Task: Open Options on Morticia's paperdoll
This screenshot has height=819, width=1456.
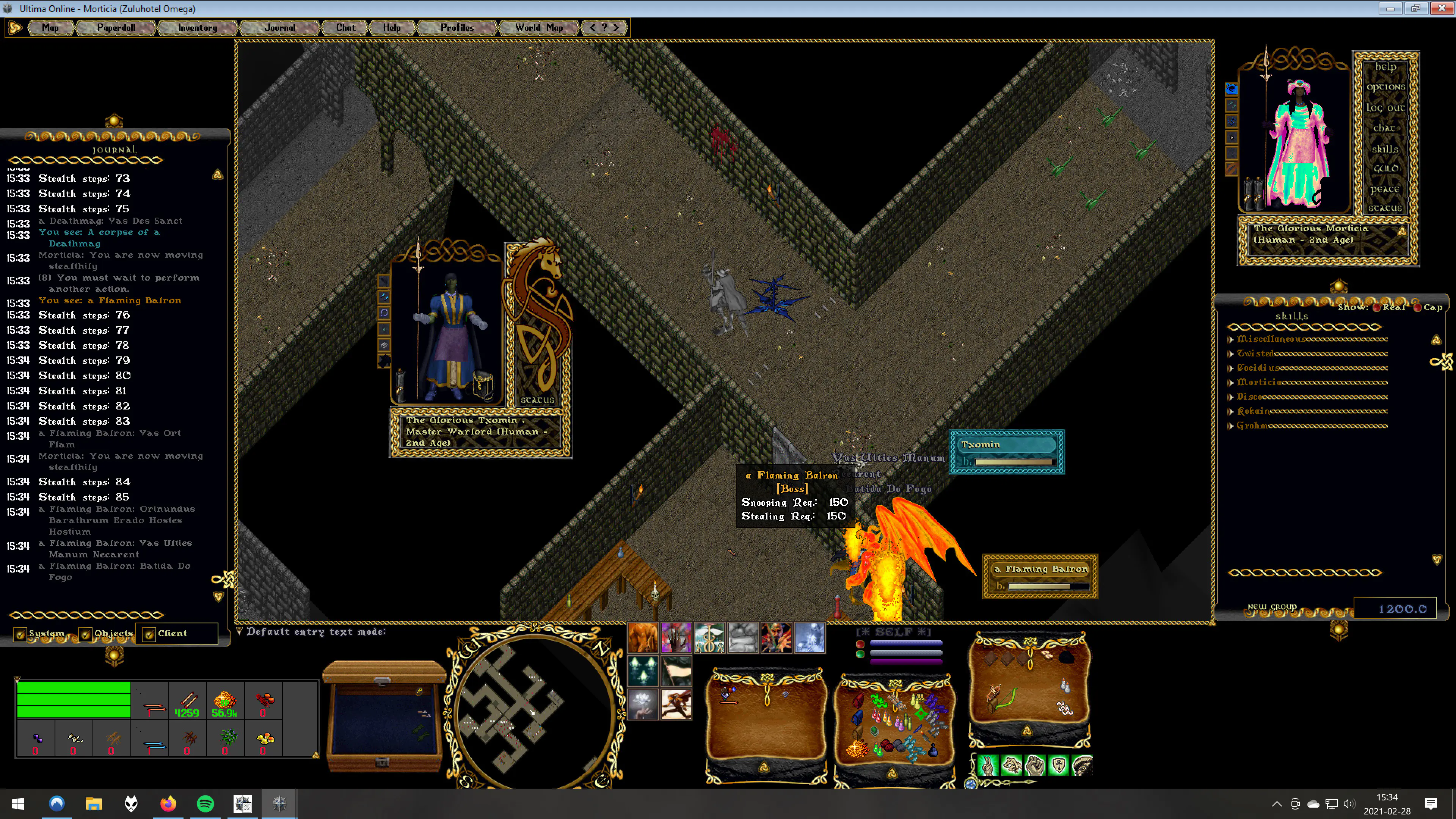Action: click(x=1385, y=87)
